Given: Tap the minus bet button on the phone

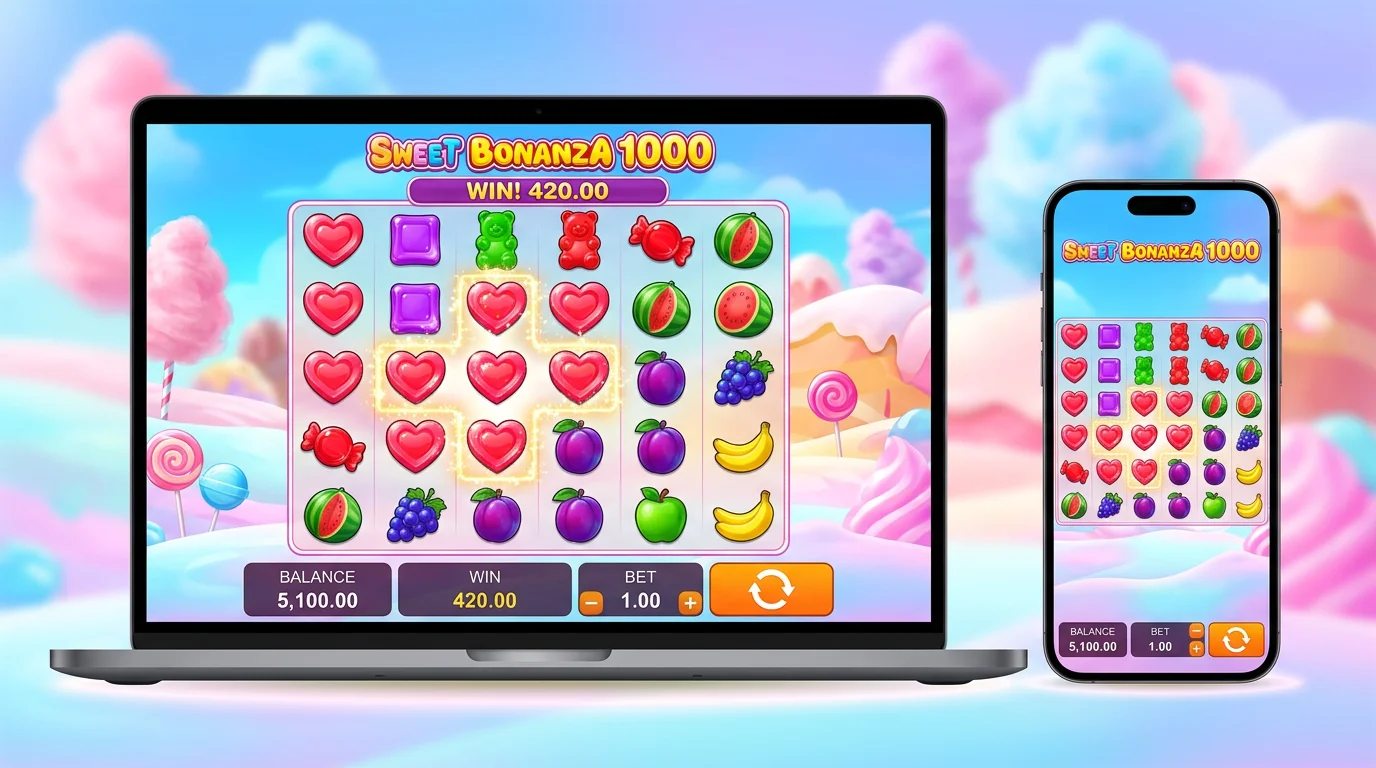Looking at the screenshot, I should tap(1197, 631).
